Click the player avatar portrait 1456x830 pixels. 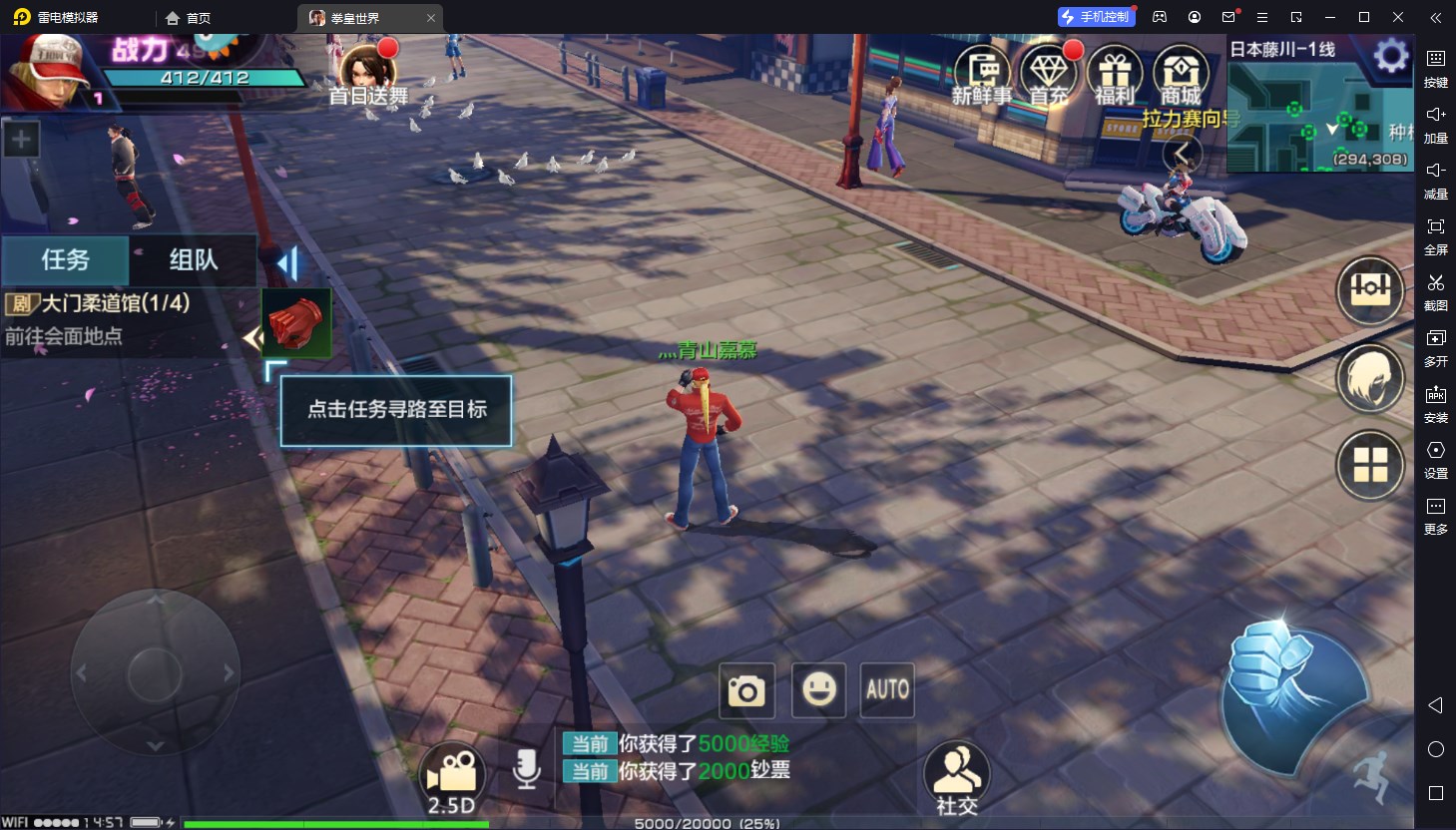(48, 72)
